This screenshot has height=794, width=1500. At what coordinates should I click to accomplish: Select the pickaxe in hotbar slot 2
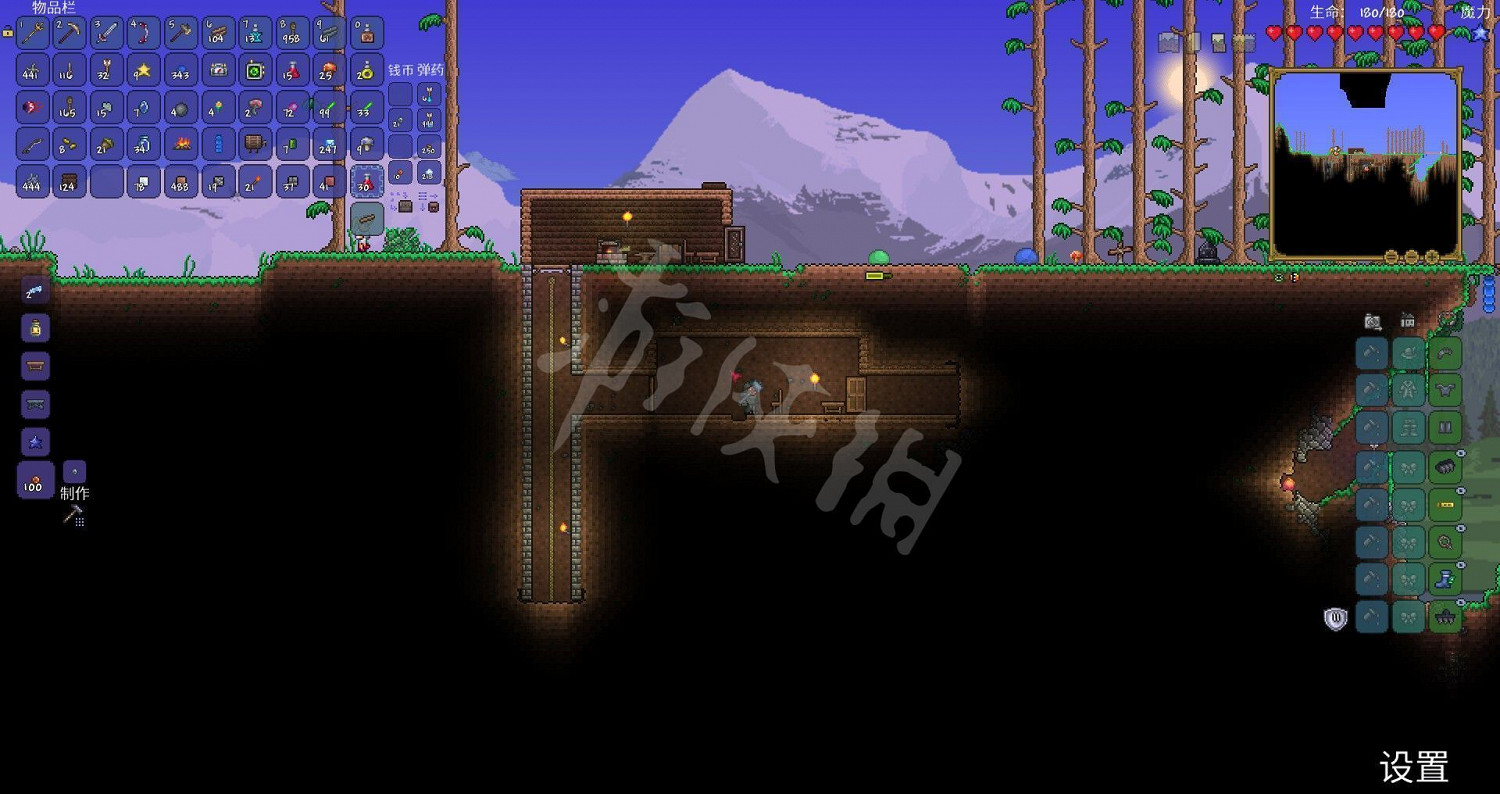click(x=69, y=32)
